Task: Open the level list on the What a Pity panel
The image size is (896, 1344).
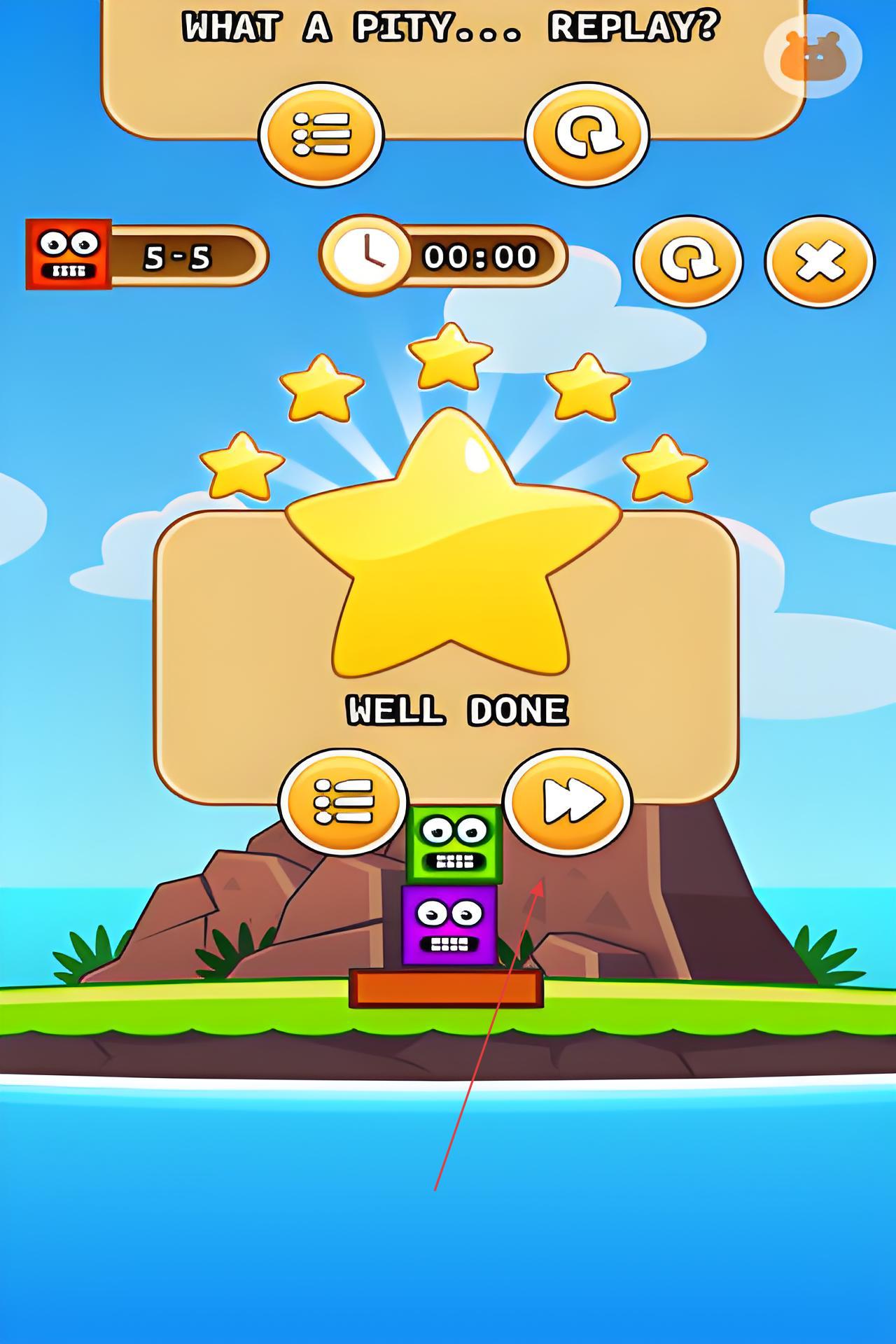Action: point(321,134)
